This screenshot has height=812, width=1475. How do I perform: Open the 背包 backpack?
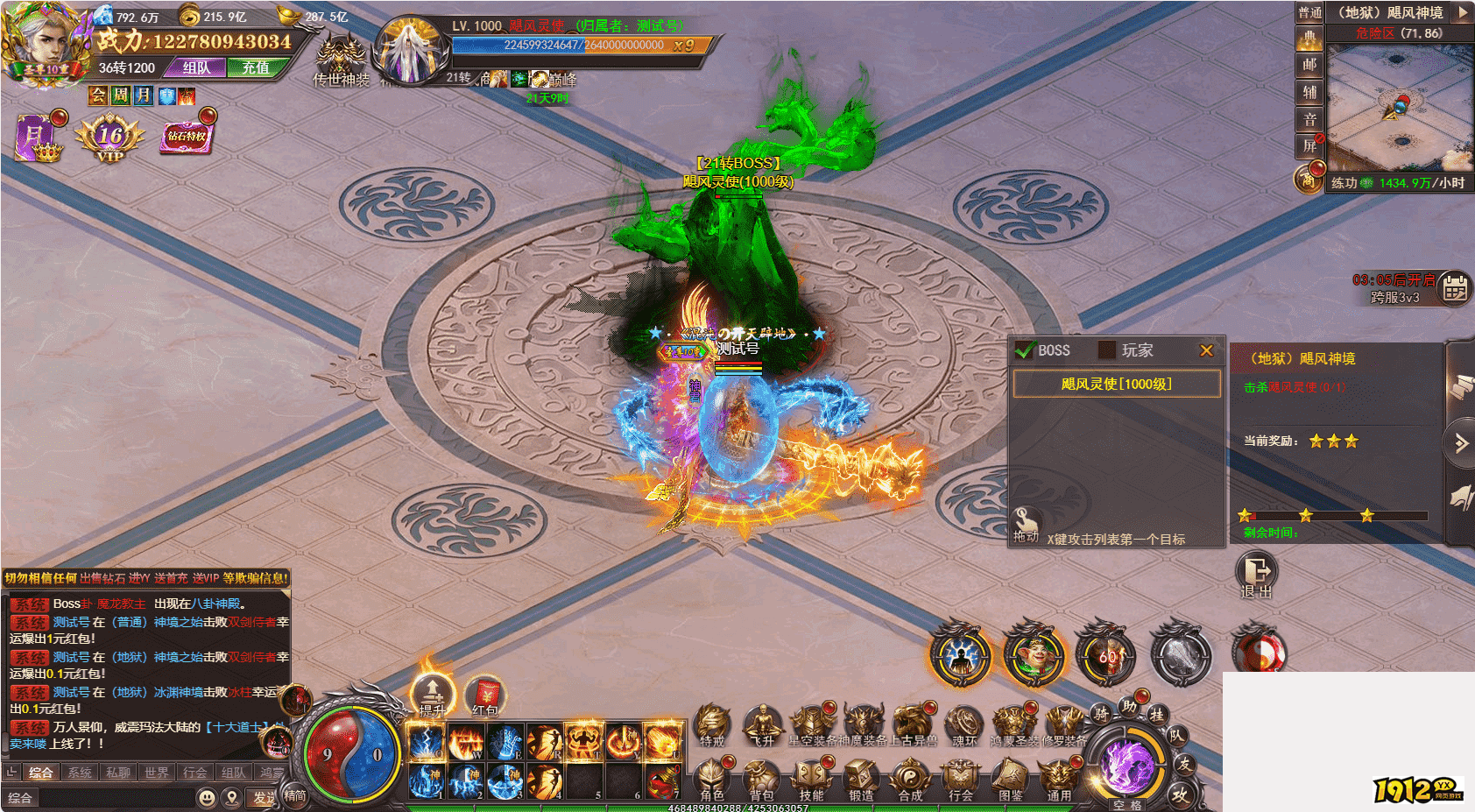point(761,780)
